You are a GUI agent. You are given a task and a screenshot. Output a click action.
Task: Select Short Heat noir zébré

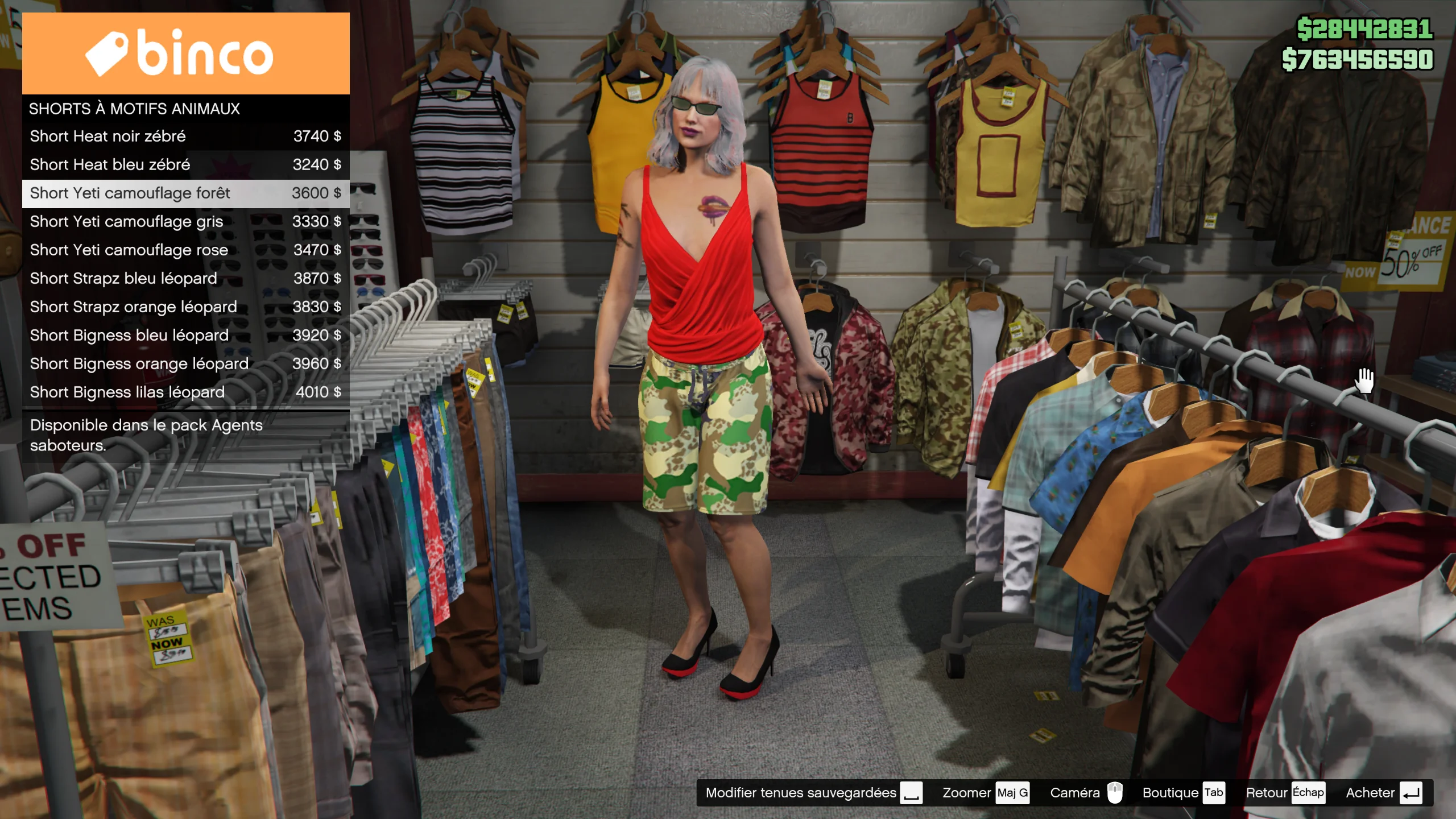tap(185, 136)
